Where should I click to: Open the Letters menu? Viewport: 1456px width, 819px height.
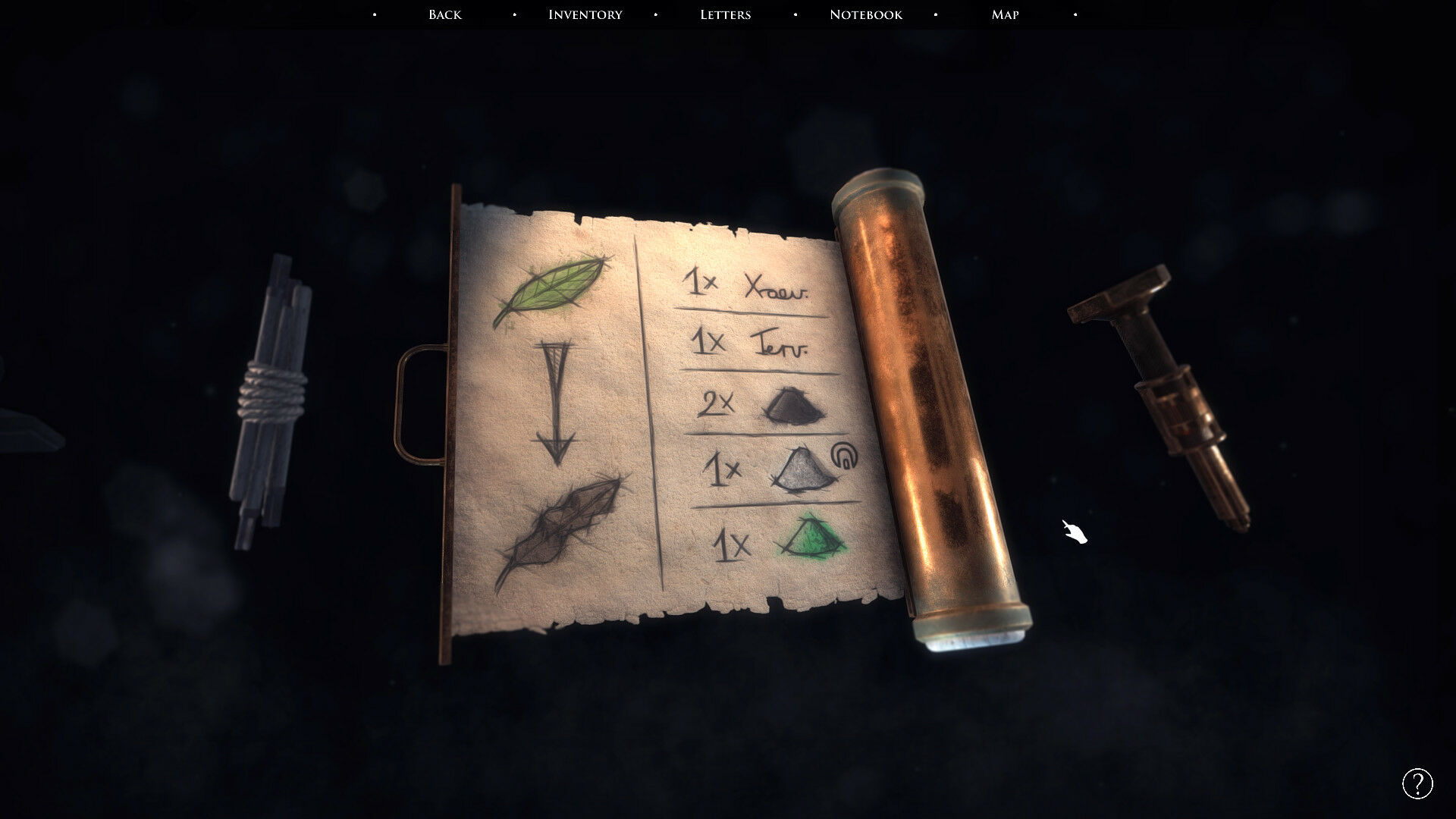coord(725,14)
